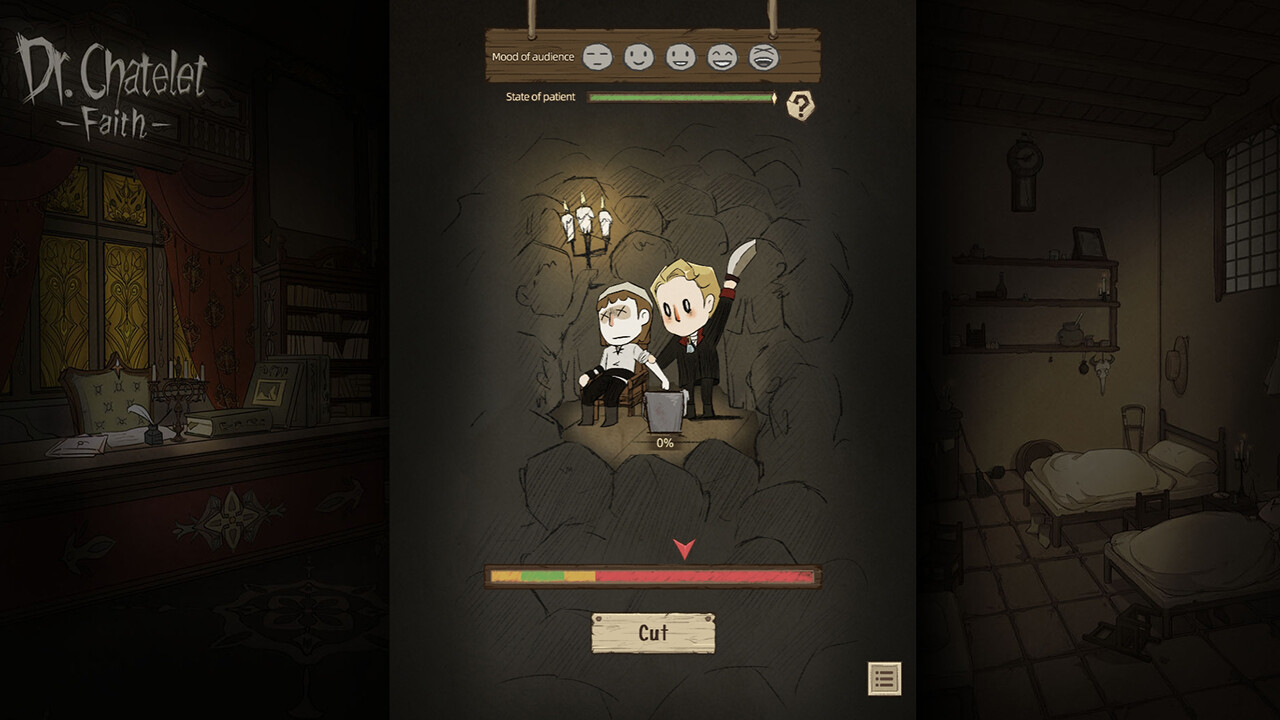
Task: Select the Mood of audience label
Action: pyautogui.click(x=532, y=57)
